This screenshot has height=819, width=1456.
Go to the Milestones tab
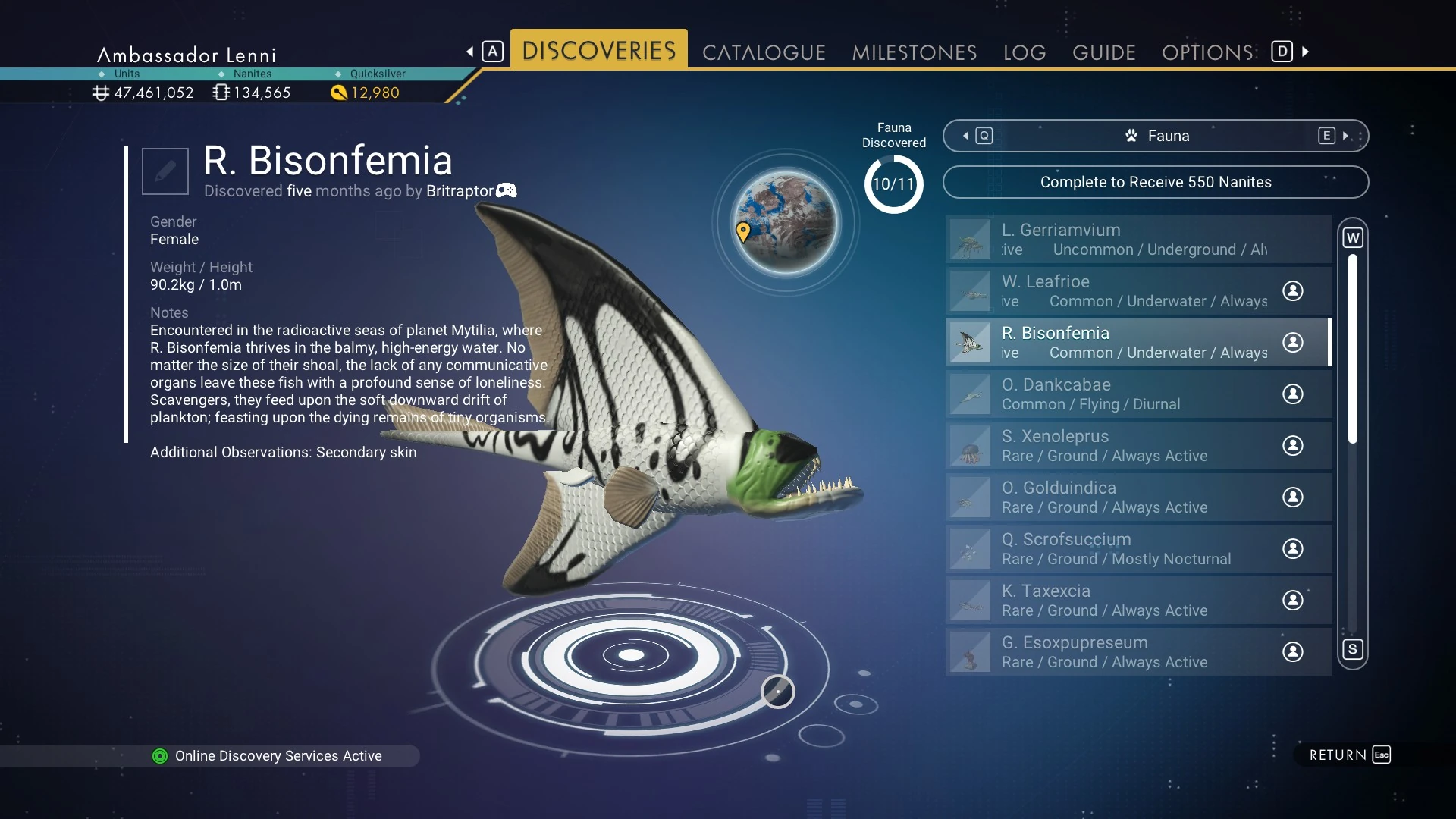point(914,52)
